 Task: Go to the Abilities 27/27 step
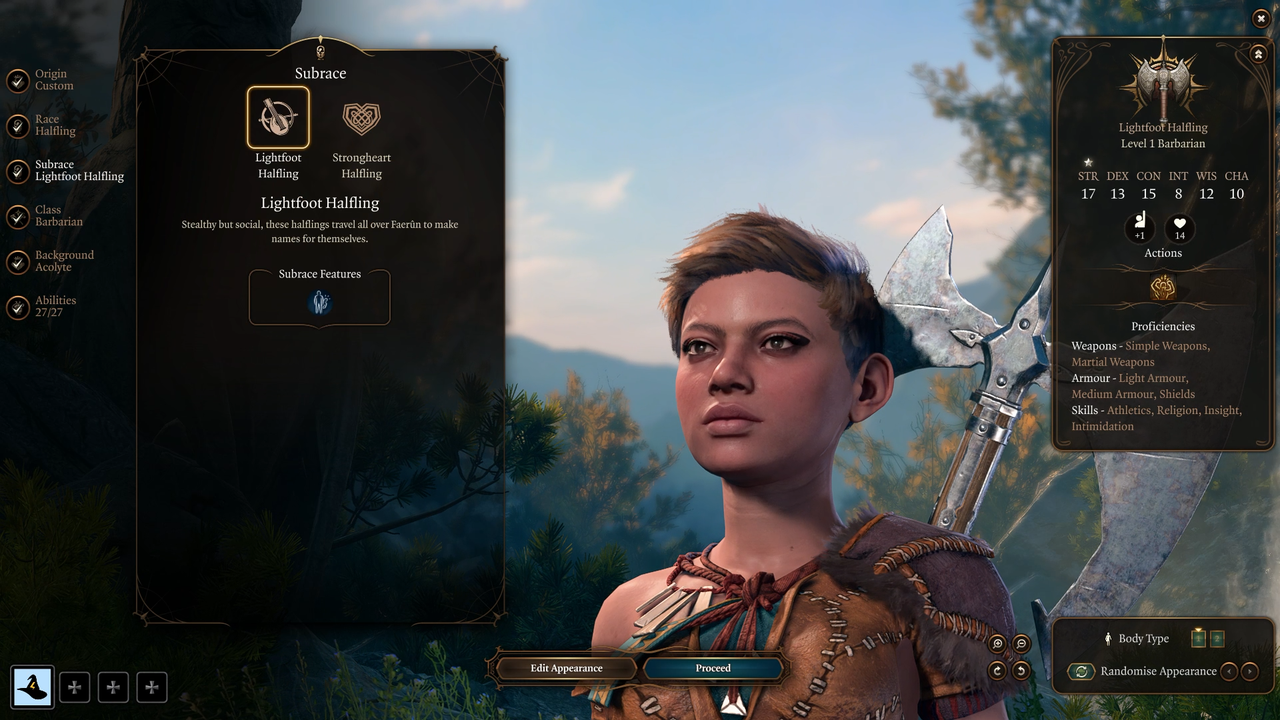[18, 307]
